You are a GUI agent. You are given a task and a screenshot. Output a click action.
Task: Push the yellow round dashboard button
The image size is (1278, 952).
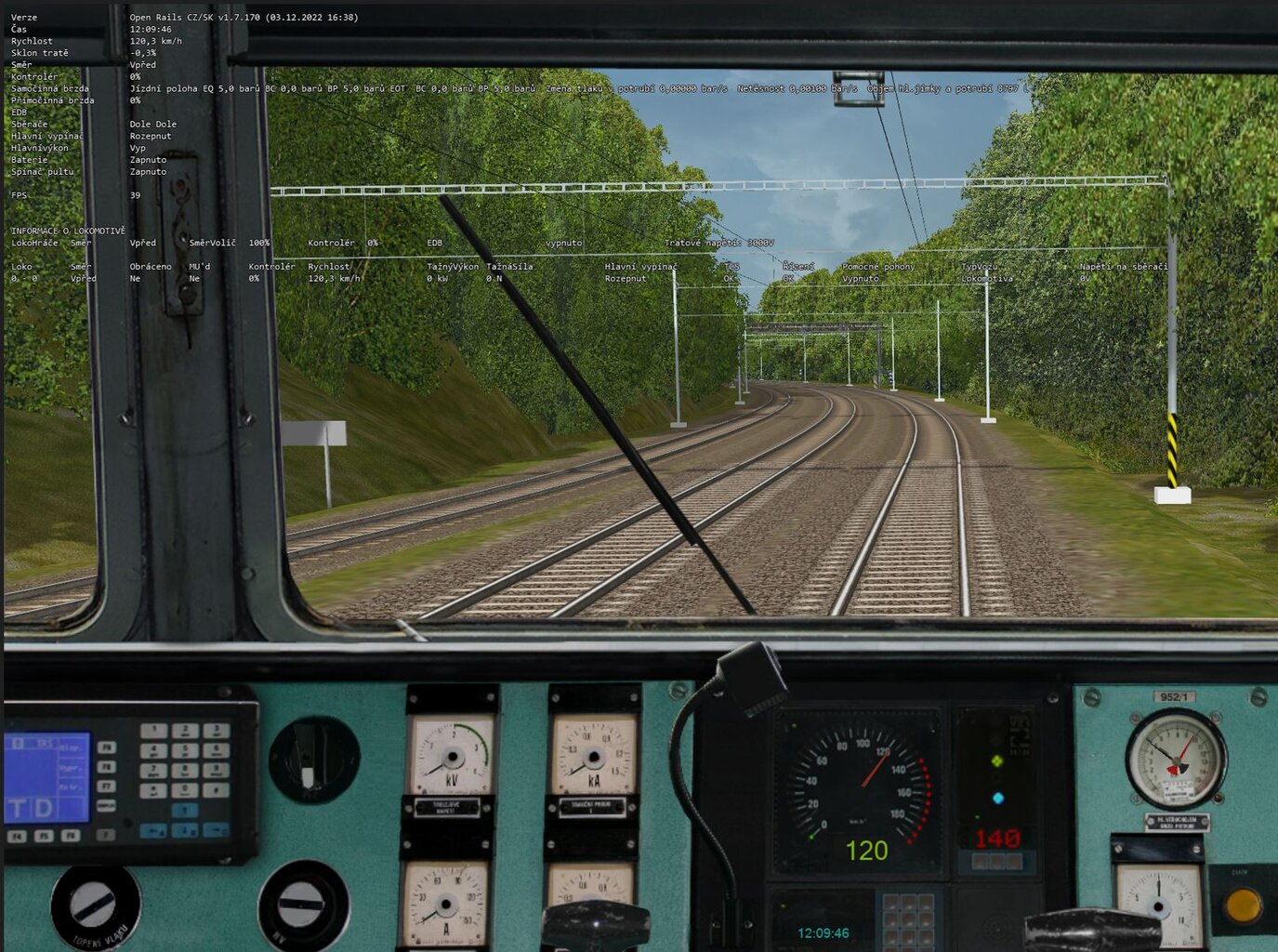[x=1243, y=904]
